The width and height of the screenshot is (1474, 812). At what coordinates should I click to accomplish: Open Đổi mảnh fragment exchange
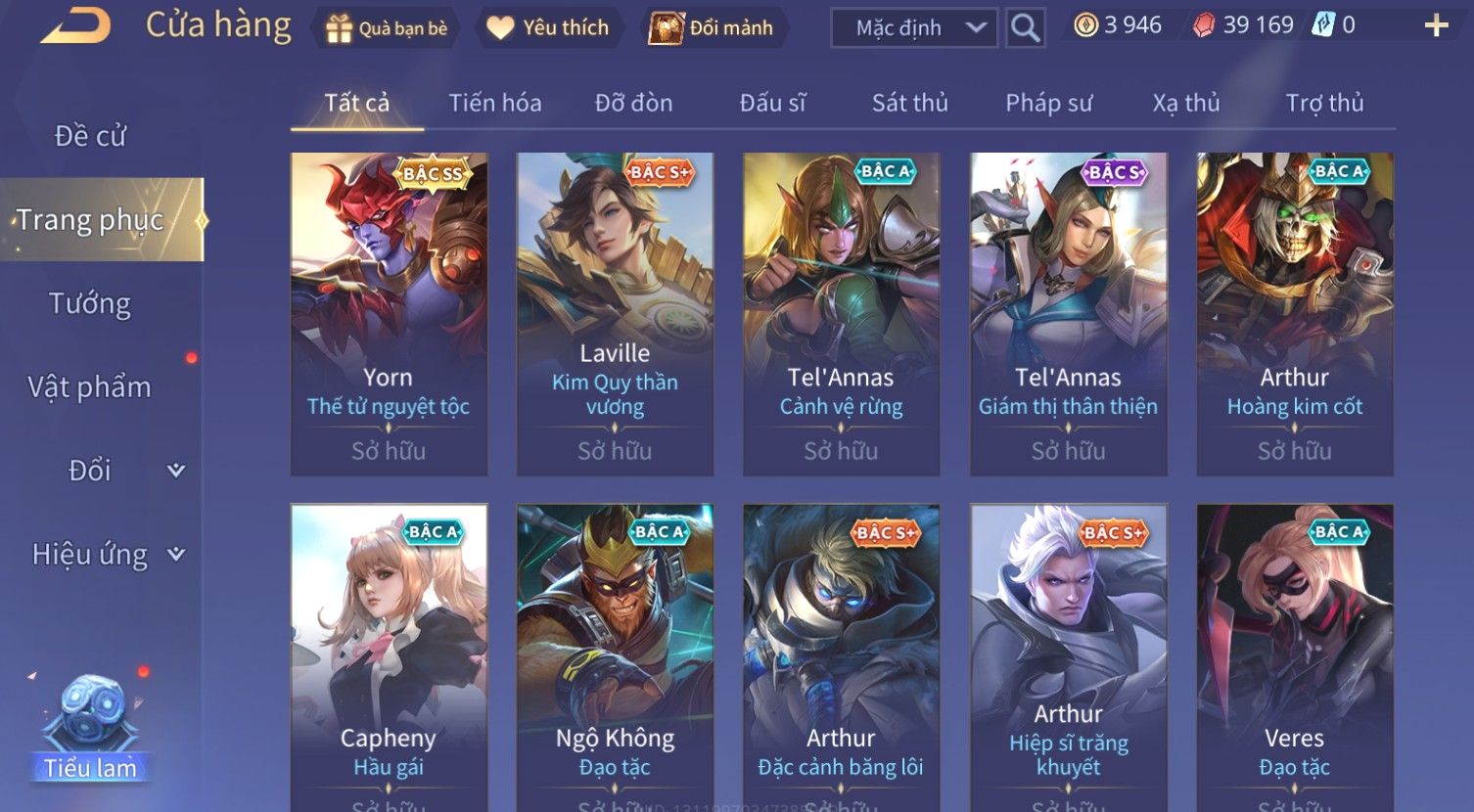point(712,28)
